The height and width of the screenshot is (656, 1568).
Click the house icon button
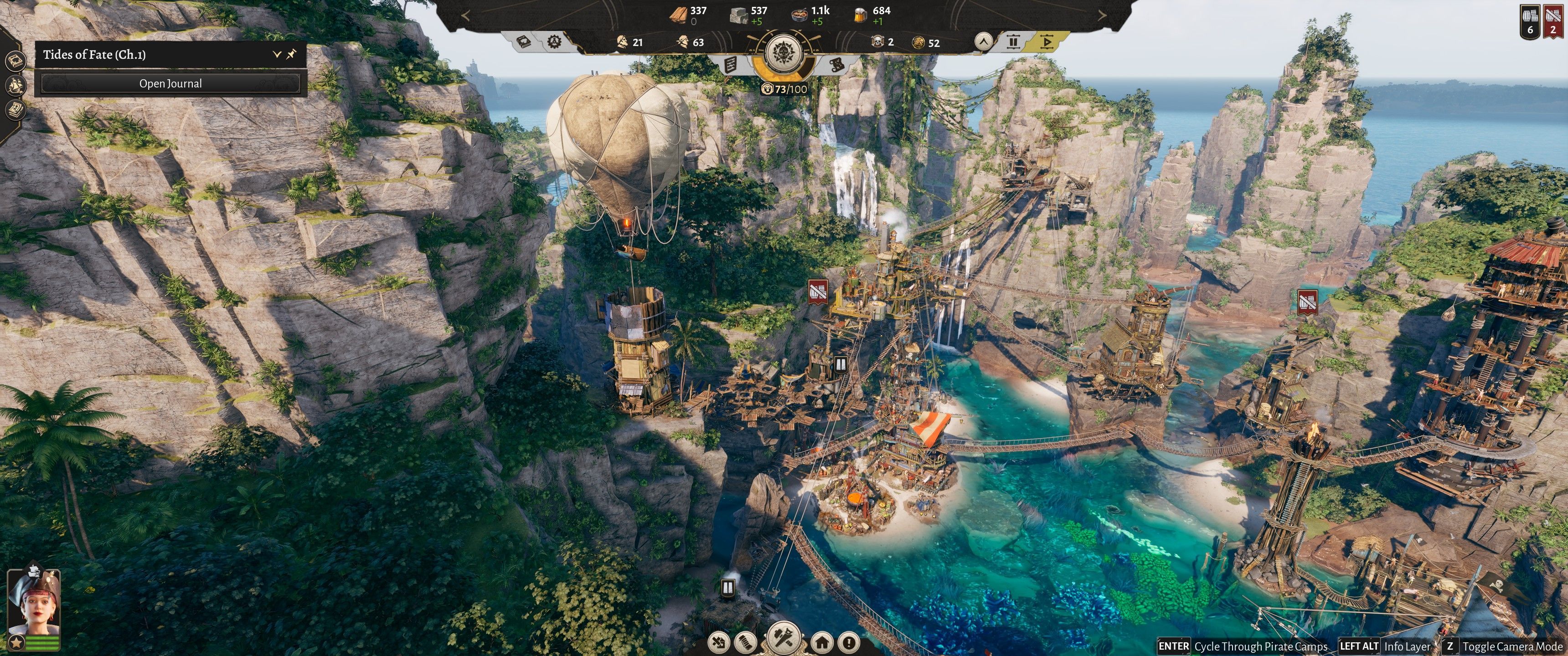click(x=822, y=642)
